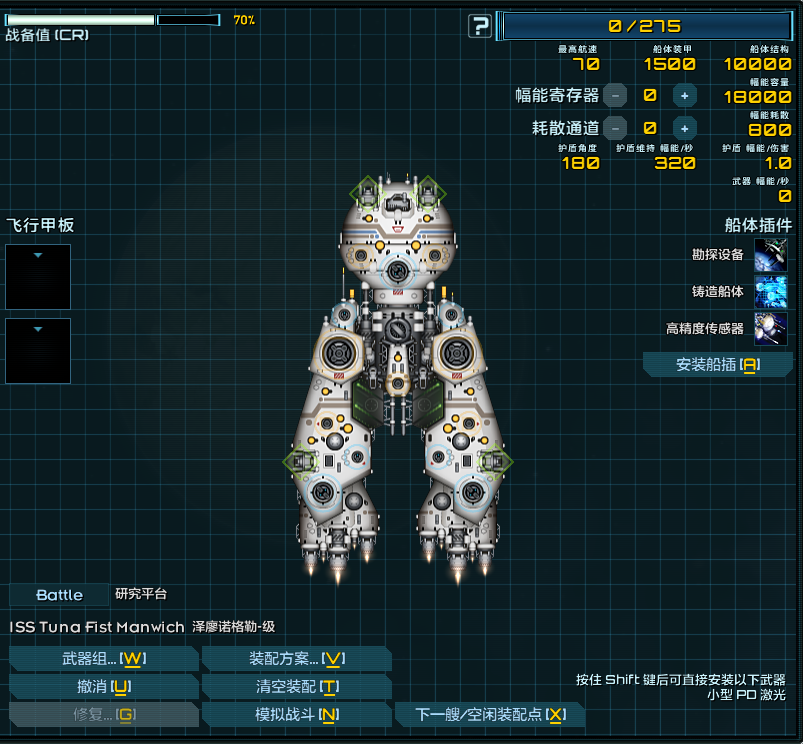Increase flux vents (耗散通道) with plus

pyautogui.click(x=684, y=128)
